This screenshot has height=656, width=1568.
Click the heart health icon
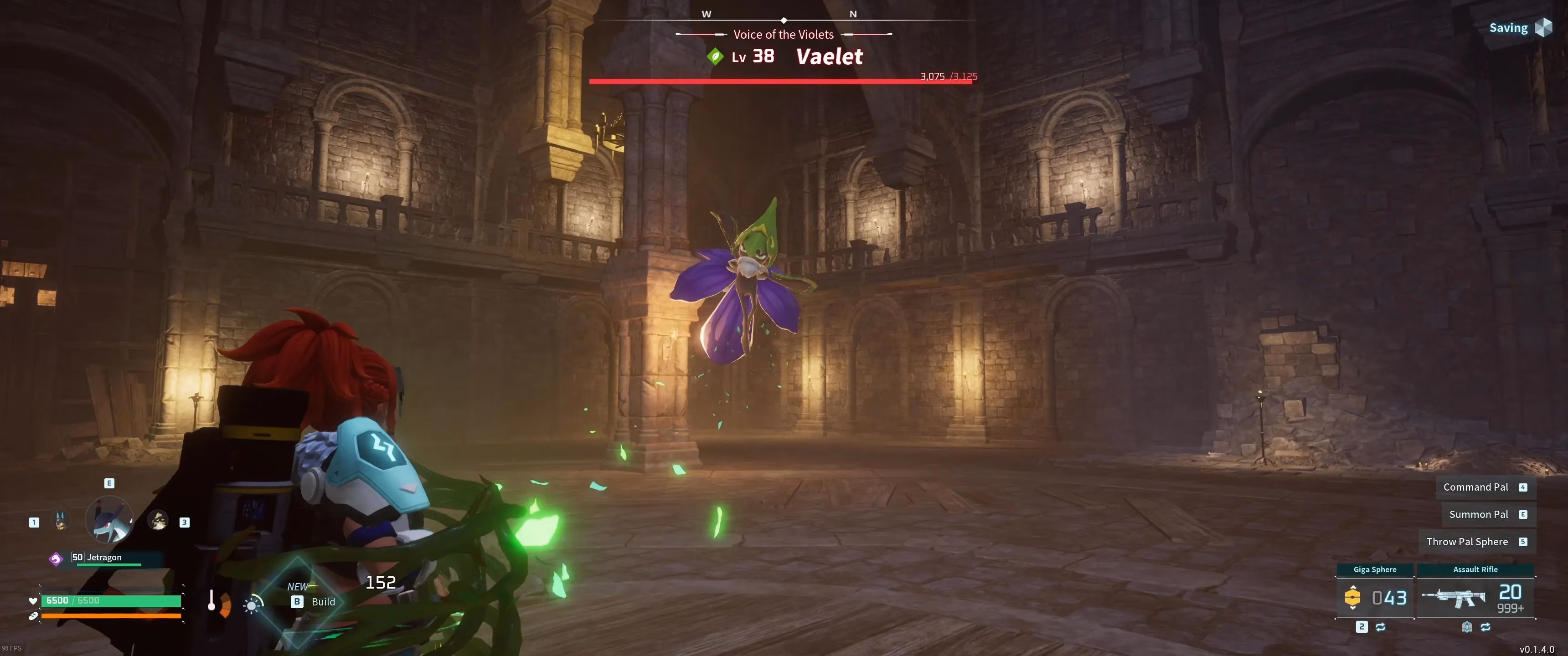pos(33,601)
